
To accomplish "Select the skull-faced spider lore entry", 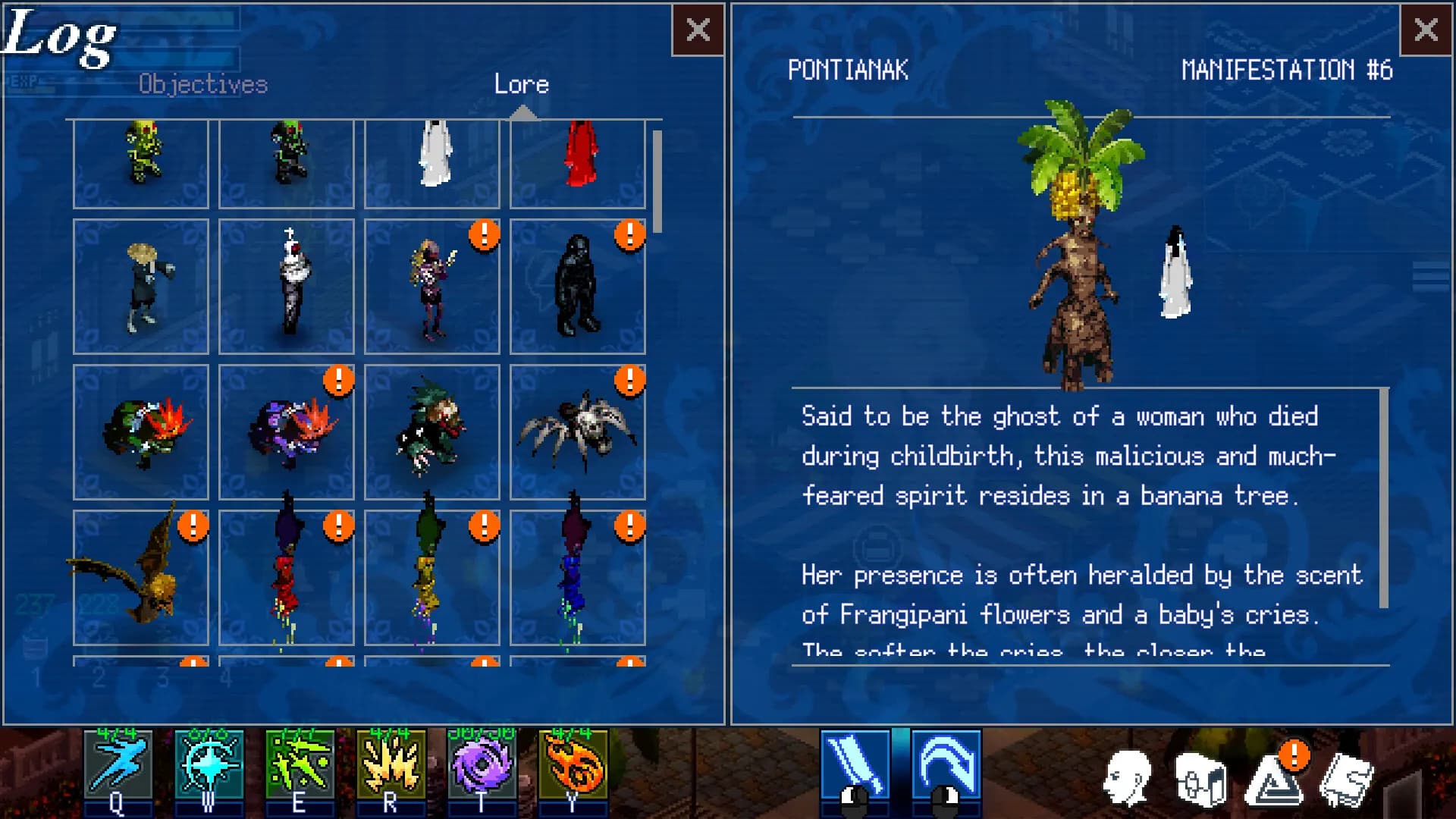I will point(578,432).
